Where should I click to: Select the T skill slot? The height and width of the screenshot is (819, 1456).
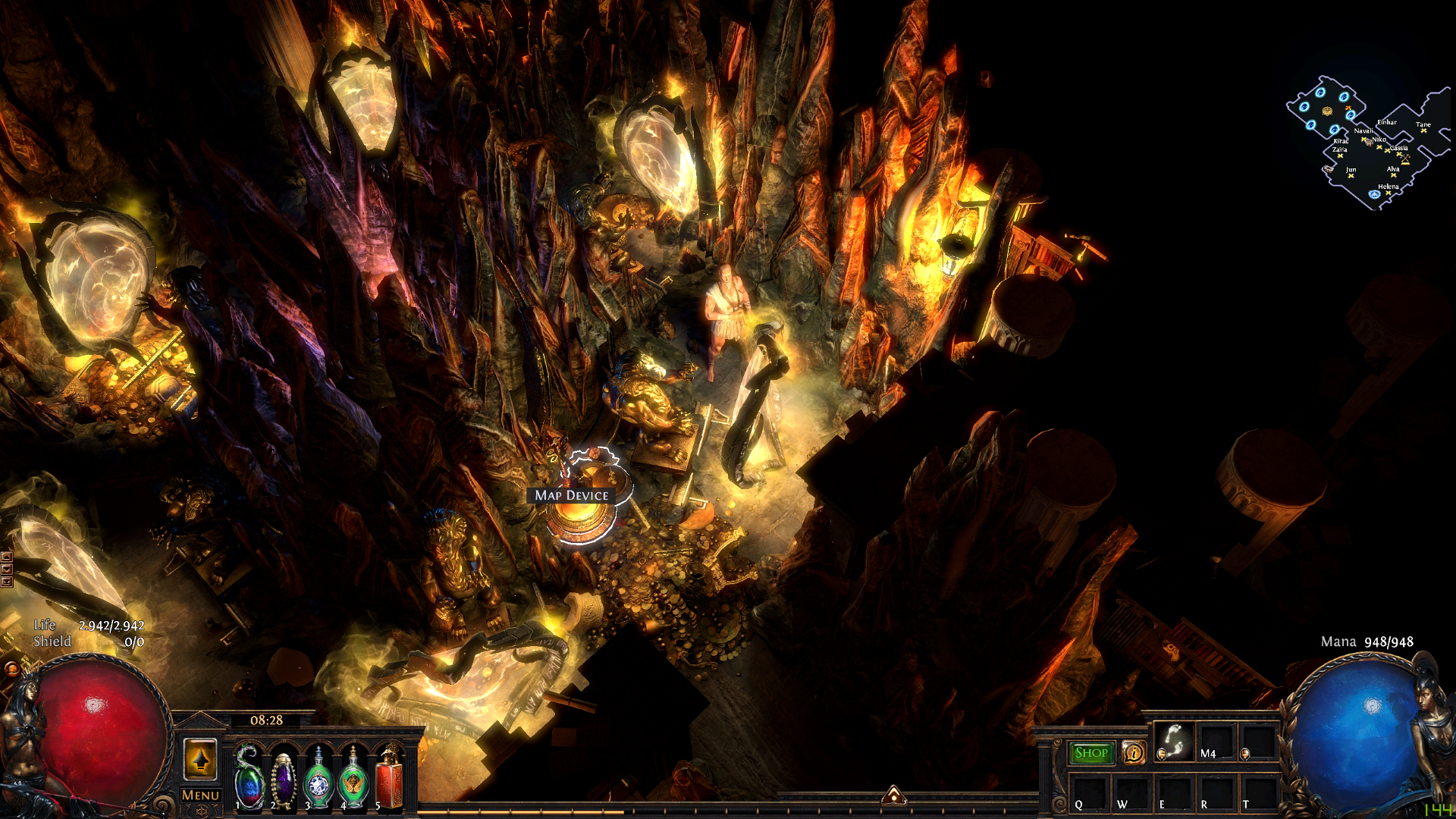point(1258,794)
